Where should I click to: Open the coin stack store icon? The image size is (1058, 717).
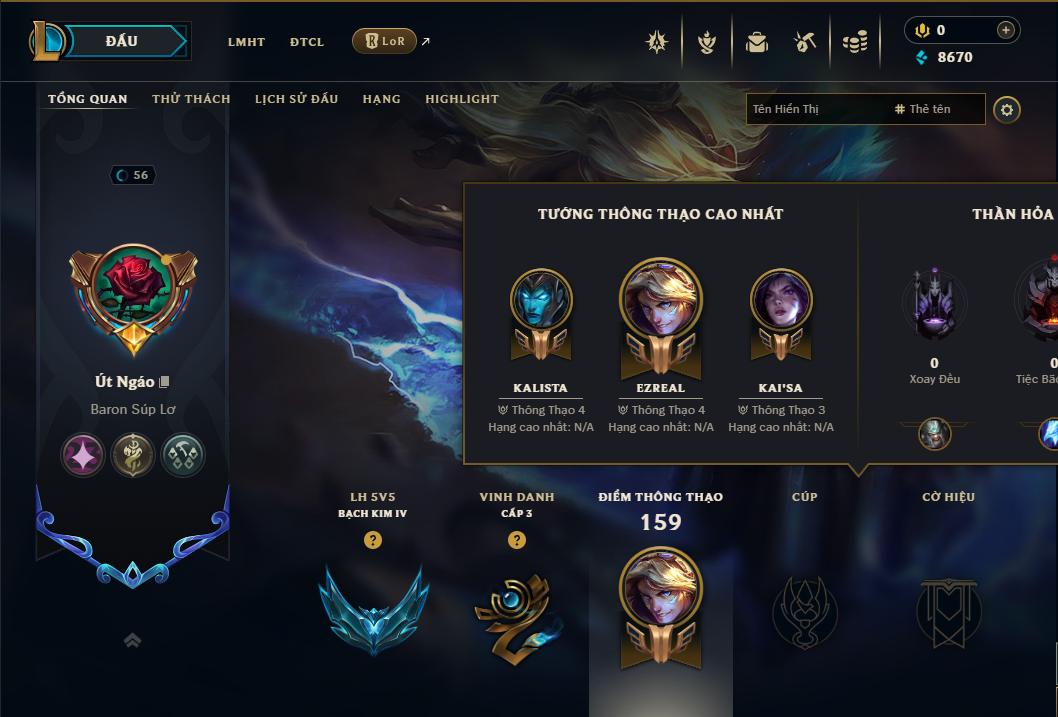[x=854, y=42]
